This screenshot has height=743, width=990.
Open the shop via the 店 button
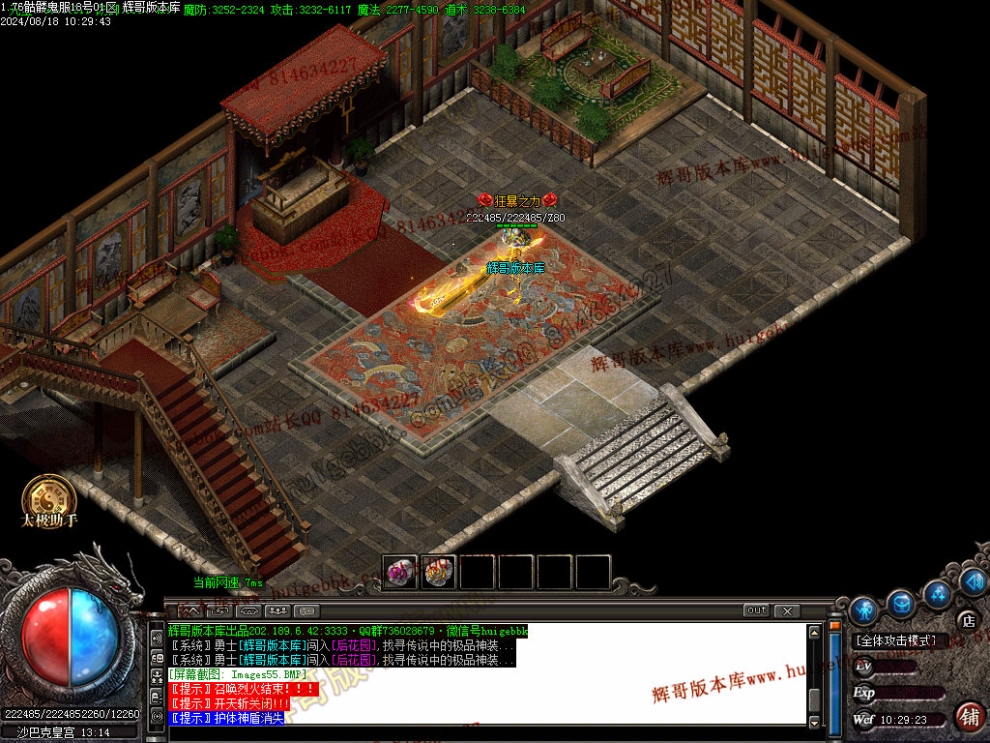(x=967, y=620)
